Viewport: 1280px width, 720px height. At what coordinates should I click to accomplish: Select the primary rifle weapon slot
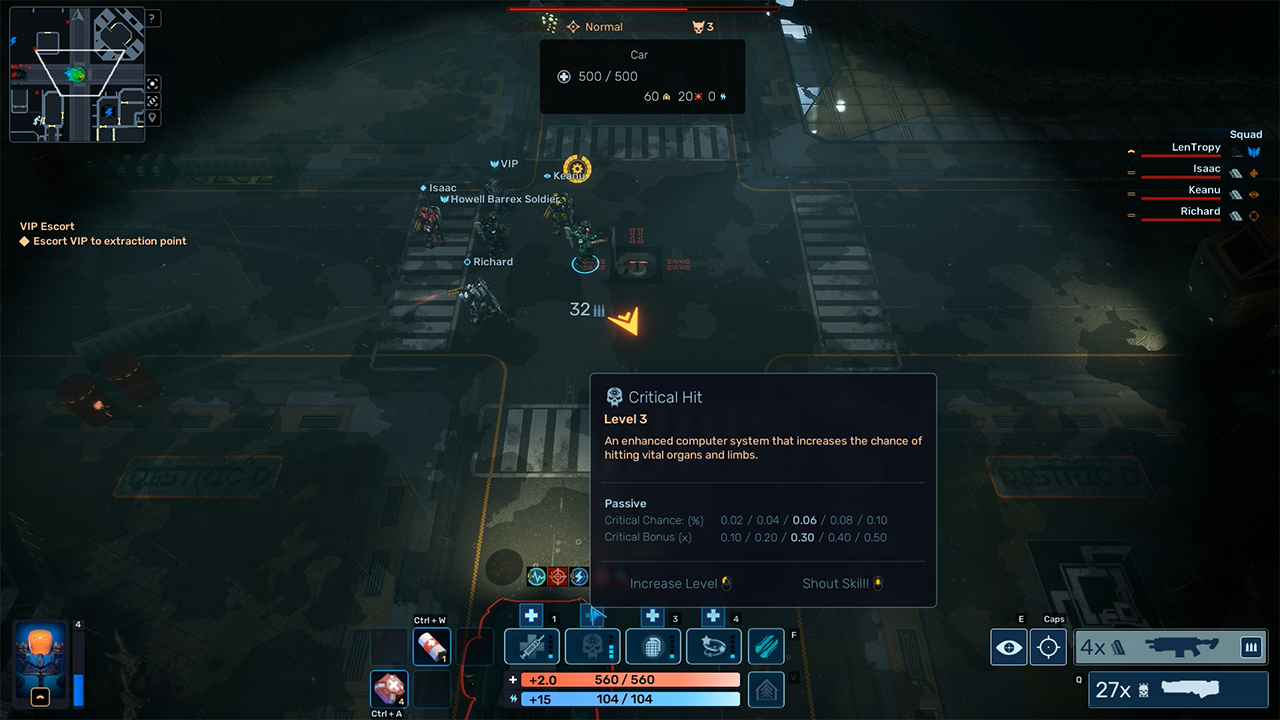(1171, 647)
